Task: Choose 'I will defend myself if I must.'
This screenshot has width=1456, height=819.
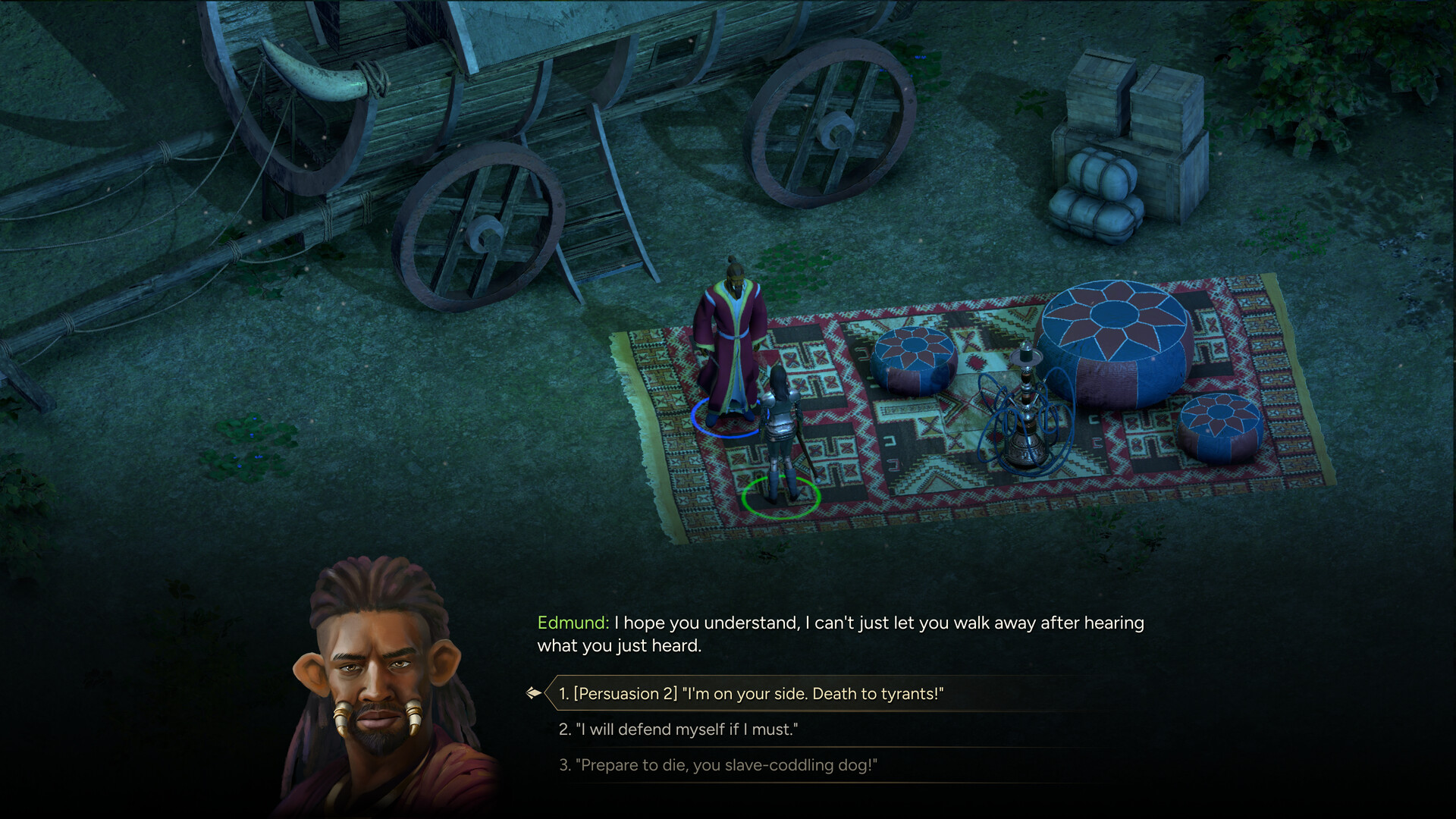Action: tap(682, 730)
